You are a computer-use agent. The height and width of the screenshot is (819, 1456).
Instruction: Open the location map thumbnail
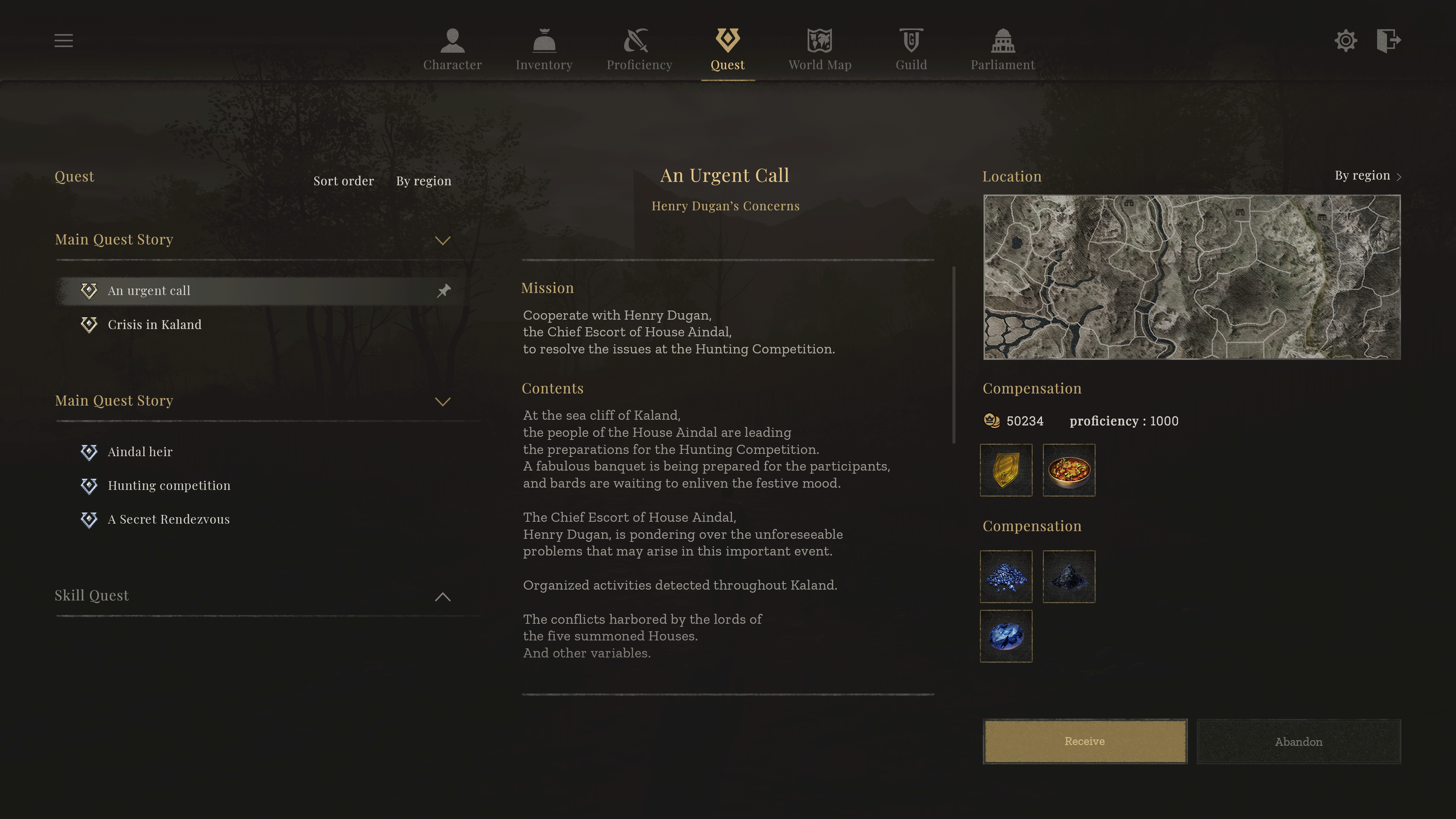coord(1191,277)
